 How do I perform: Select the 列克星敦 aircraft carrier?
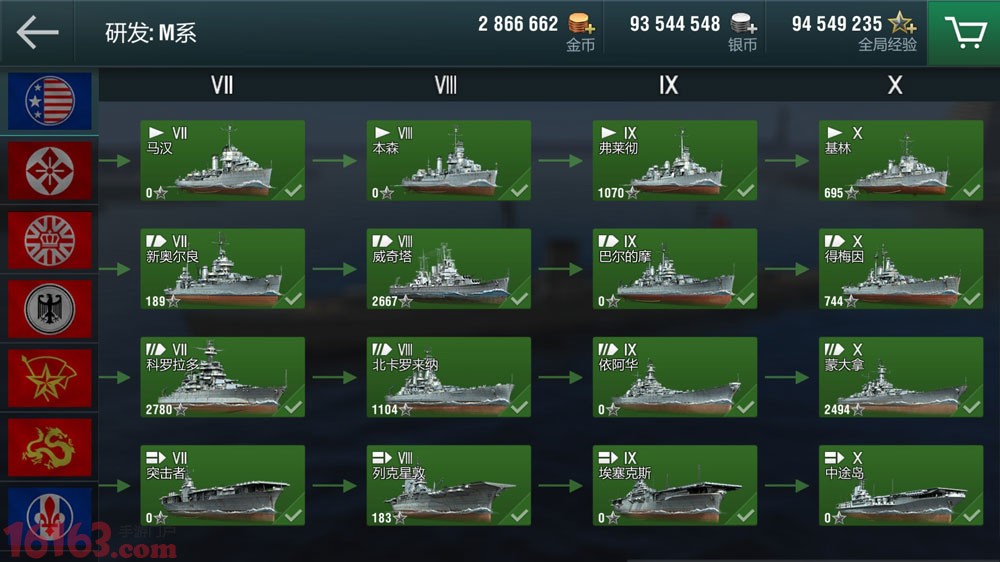coord(449,485)
